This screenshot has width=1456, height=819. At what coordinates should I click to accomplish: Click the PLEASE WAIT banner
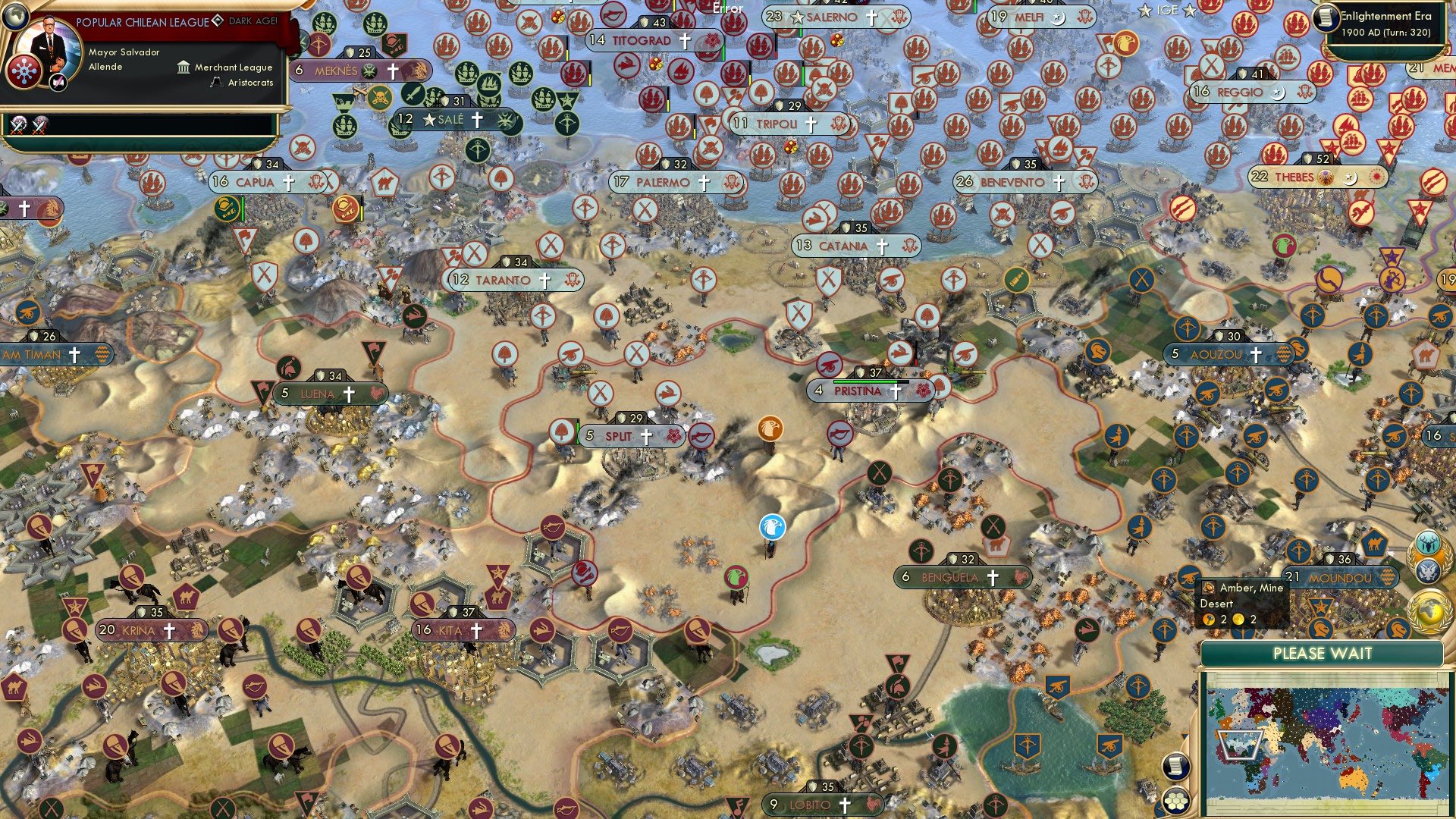pos(1323,654)
